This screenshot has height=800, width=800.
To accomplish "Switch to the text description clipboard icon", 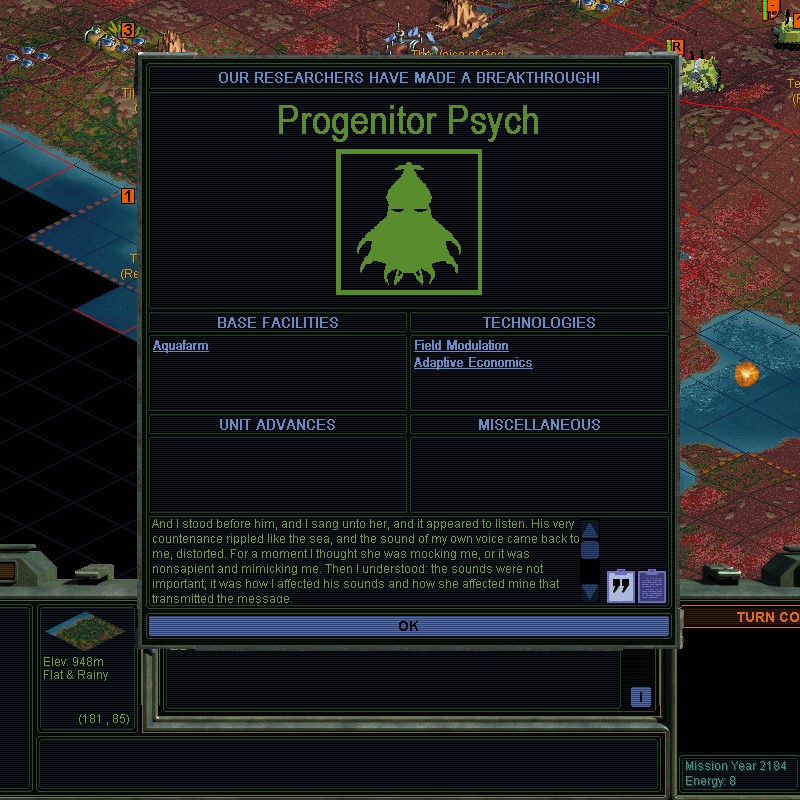I will [652, 585].
